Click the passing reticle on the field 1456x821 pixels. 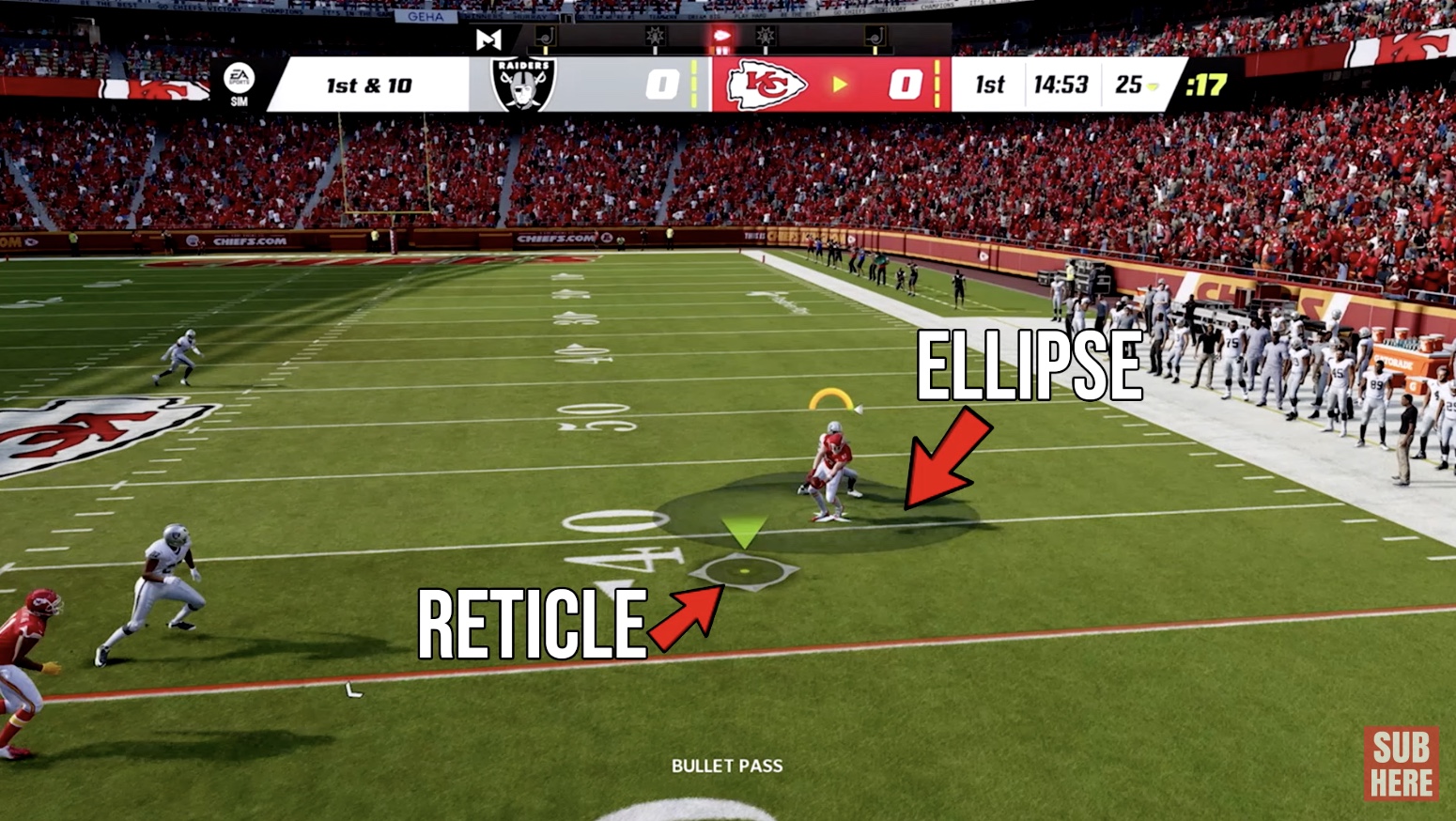(x=745, y=569)
